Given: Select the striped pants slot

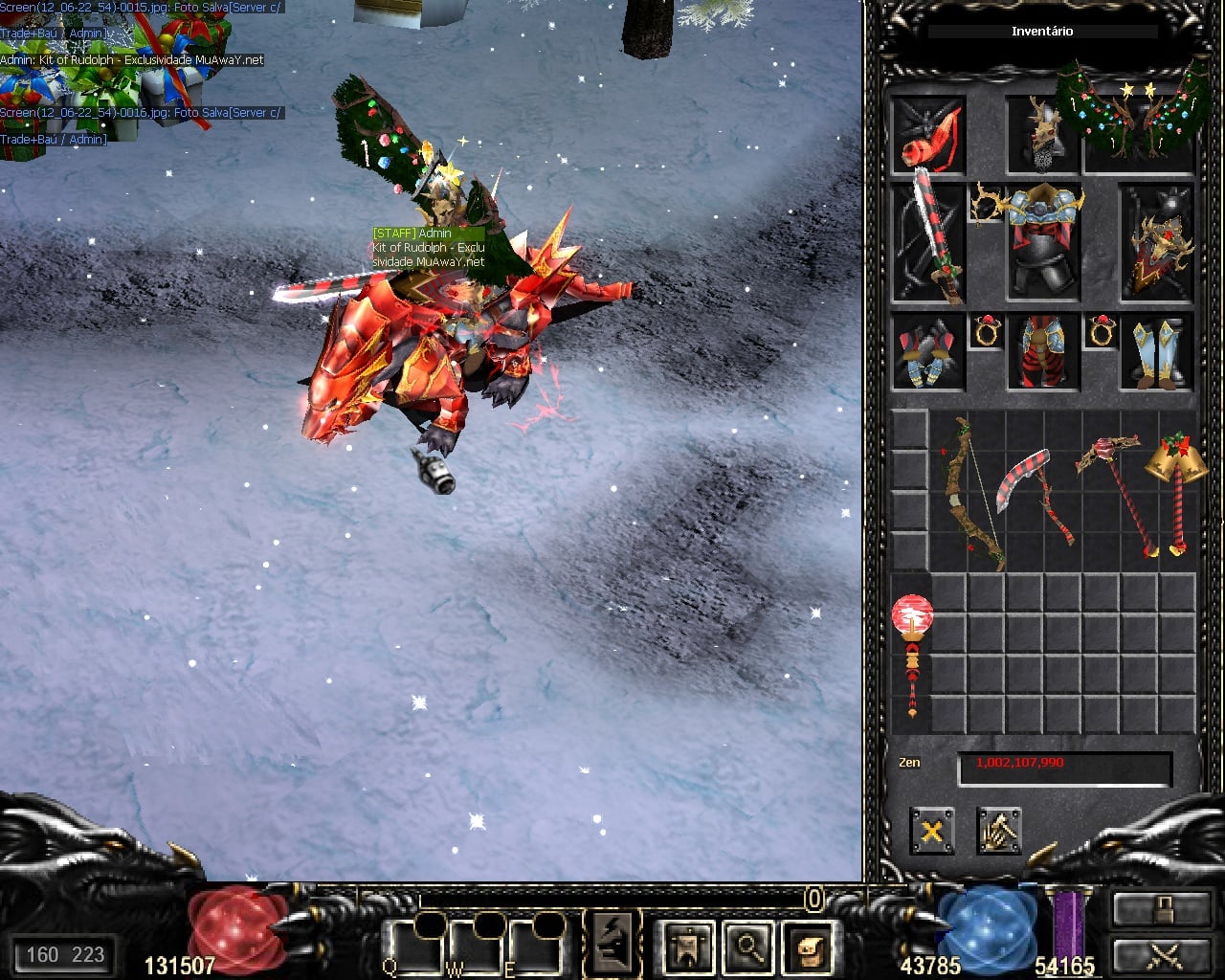Looking at the screenshot, I should pyautogui.click(x=1043, y=352).
